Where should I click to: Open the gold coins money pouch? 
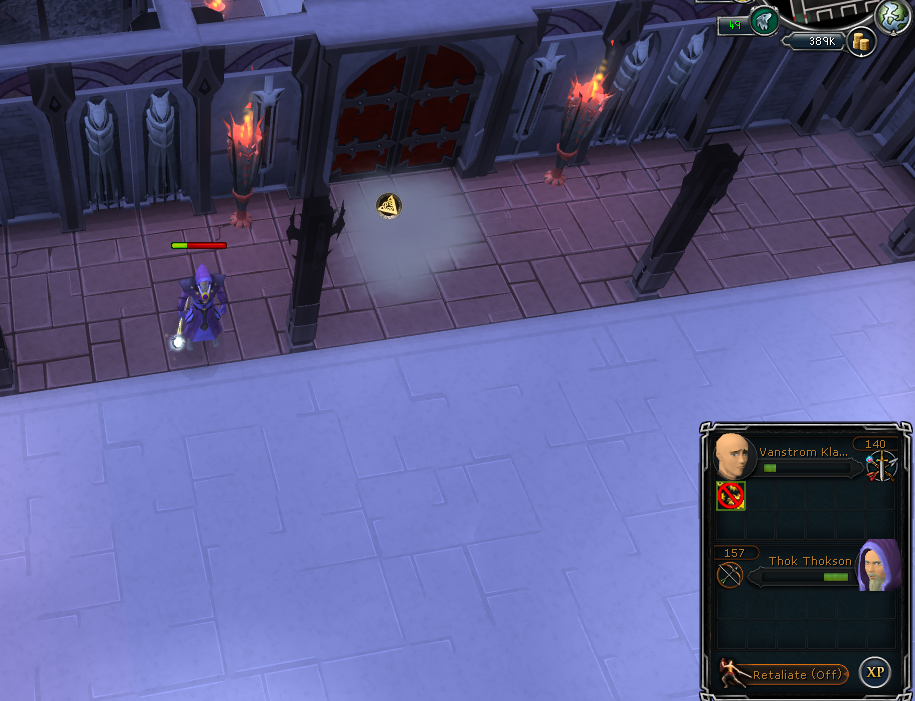click(860, 41)
